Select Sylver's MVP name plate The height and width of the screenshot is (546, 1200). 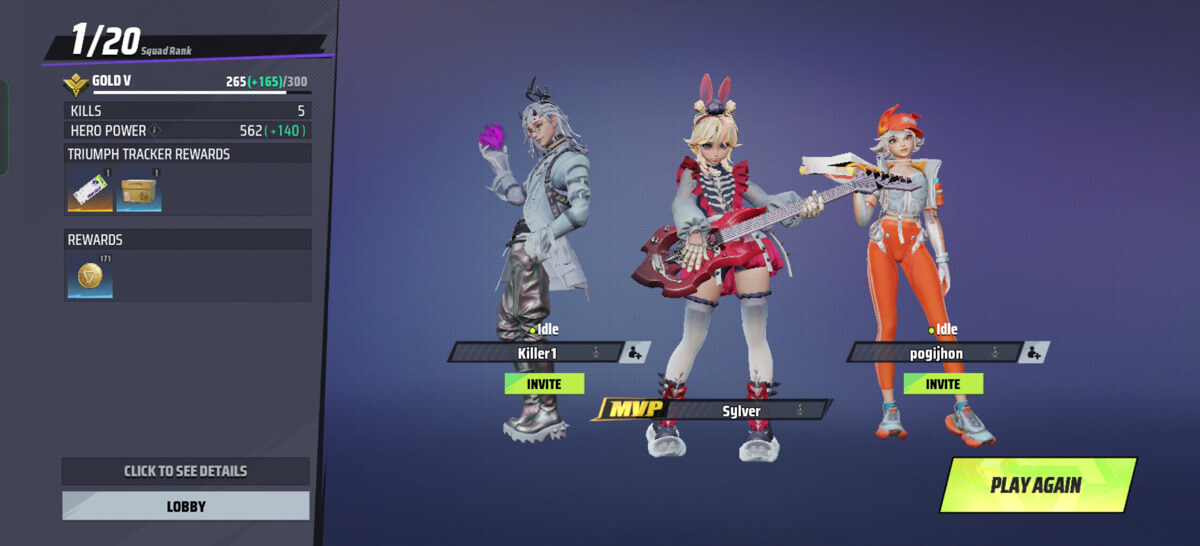click(x=742, y=411)
